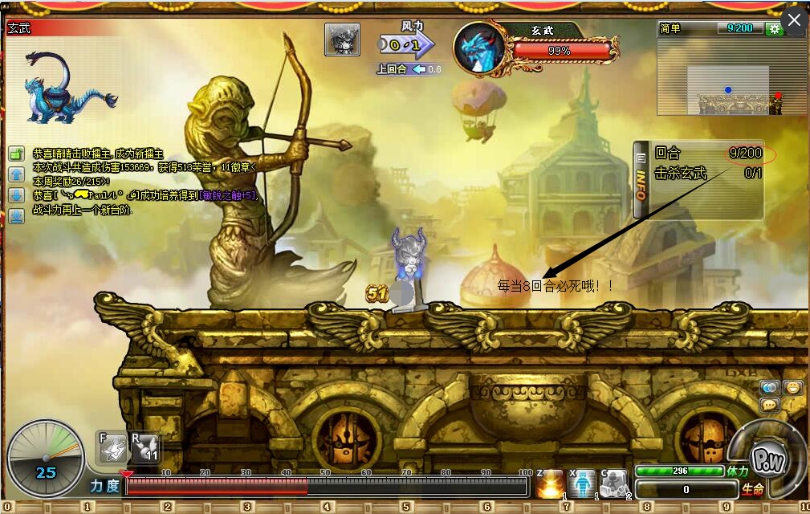Open the smiley emoticon menu
810x514 pixels.
[793, 387]
